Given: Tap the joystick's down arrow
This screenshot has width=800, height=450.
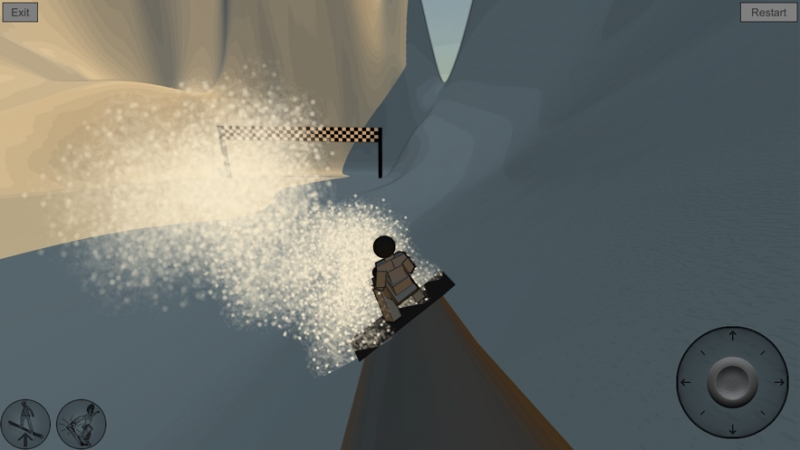Looking at the screenshot, I should pyautogui.click(x=732, y=429).
